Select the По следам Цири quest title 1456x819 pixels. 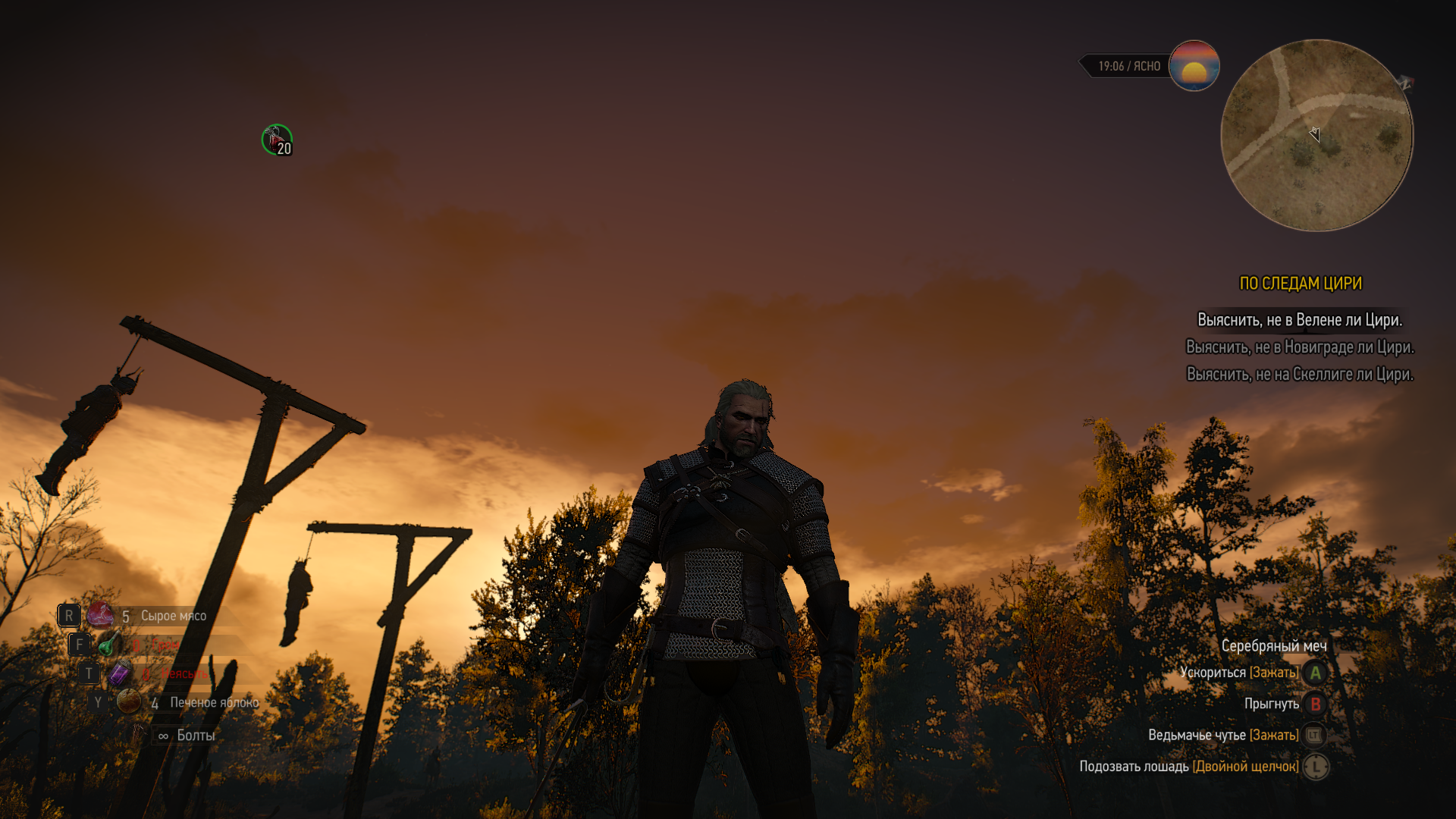tap(1300, 284)
